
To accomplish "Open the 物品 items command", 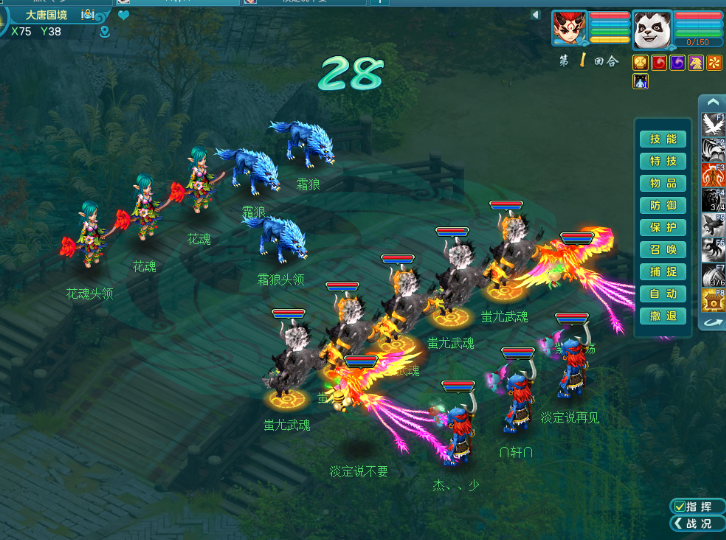I will (662, 183).
